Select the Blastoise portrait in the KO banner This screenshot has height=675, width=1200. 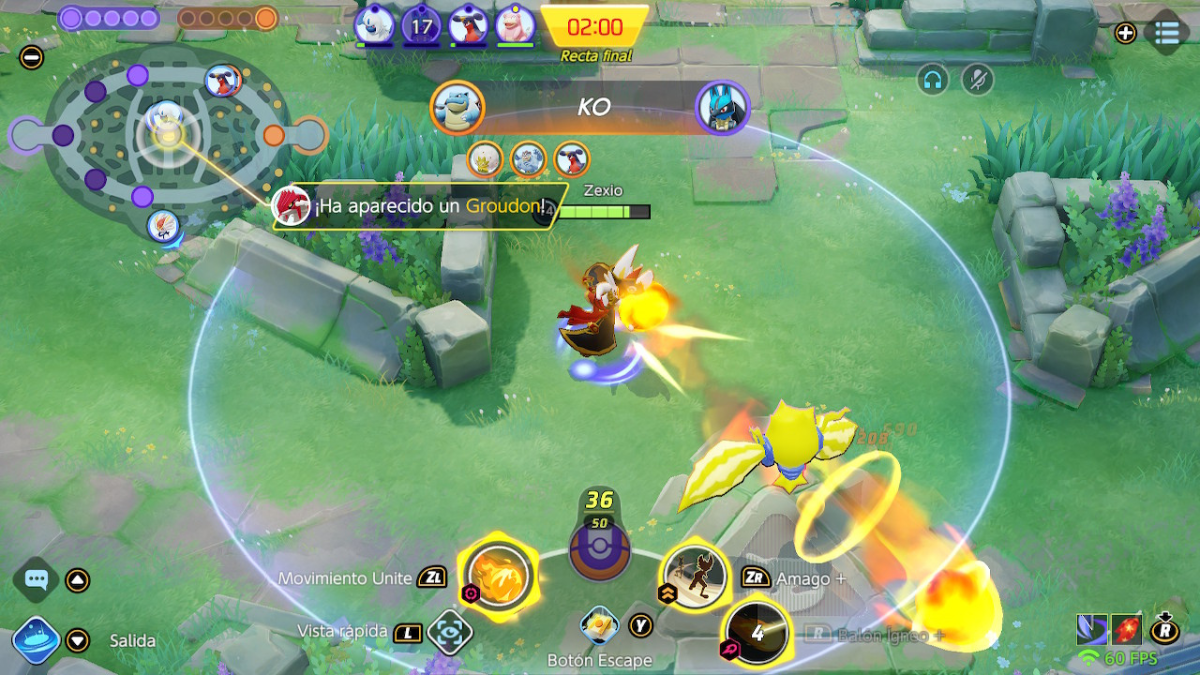(458, 107)
